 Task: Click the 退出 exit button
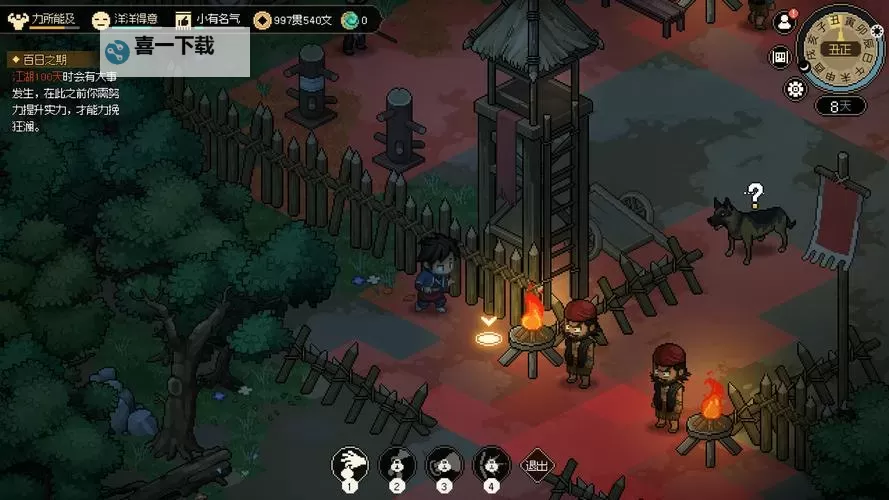point(537,464)
